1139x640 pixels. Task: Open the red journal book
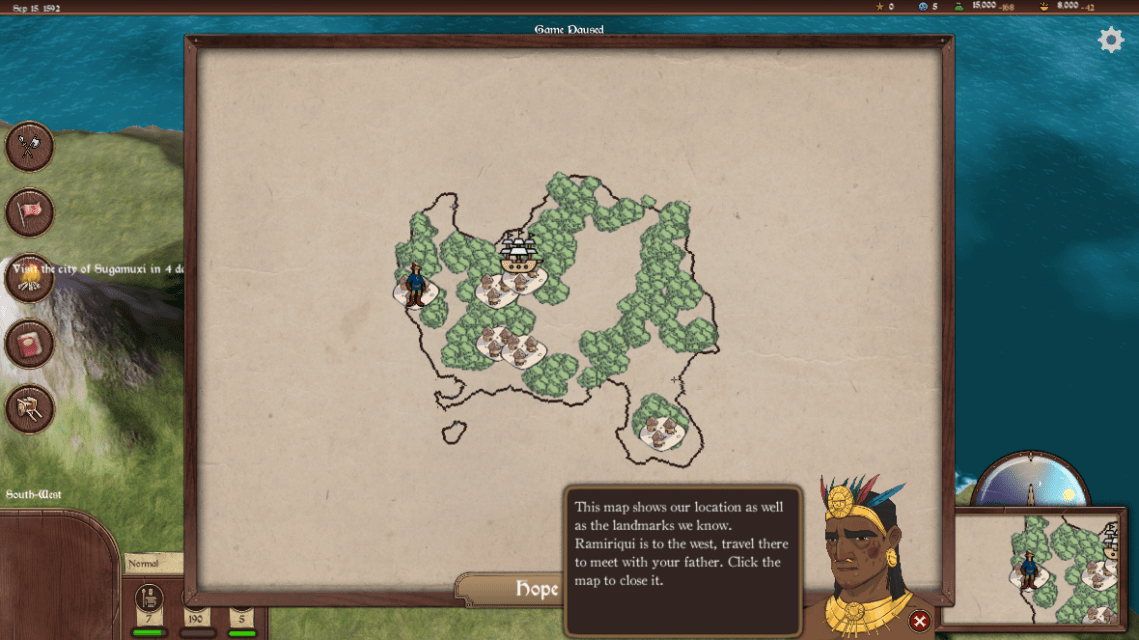click(30, 345)
